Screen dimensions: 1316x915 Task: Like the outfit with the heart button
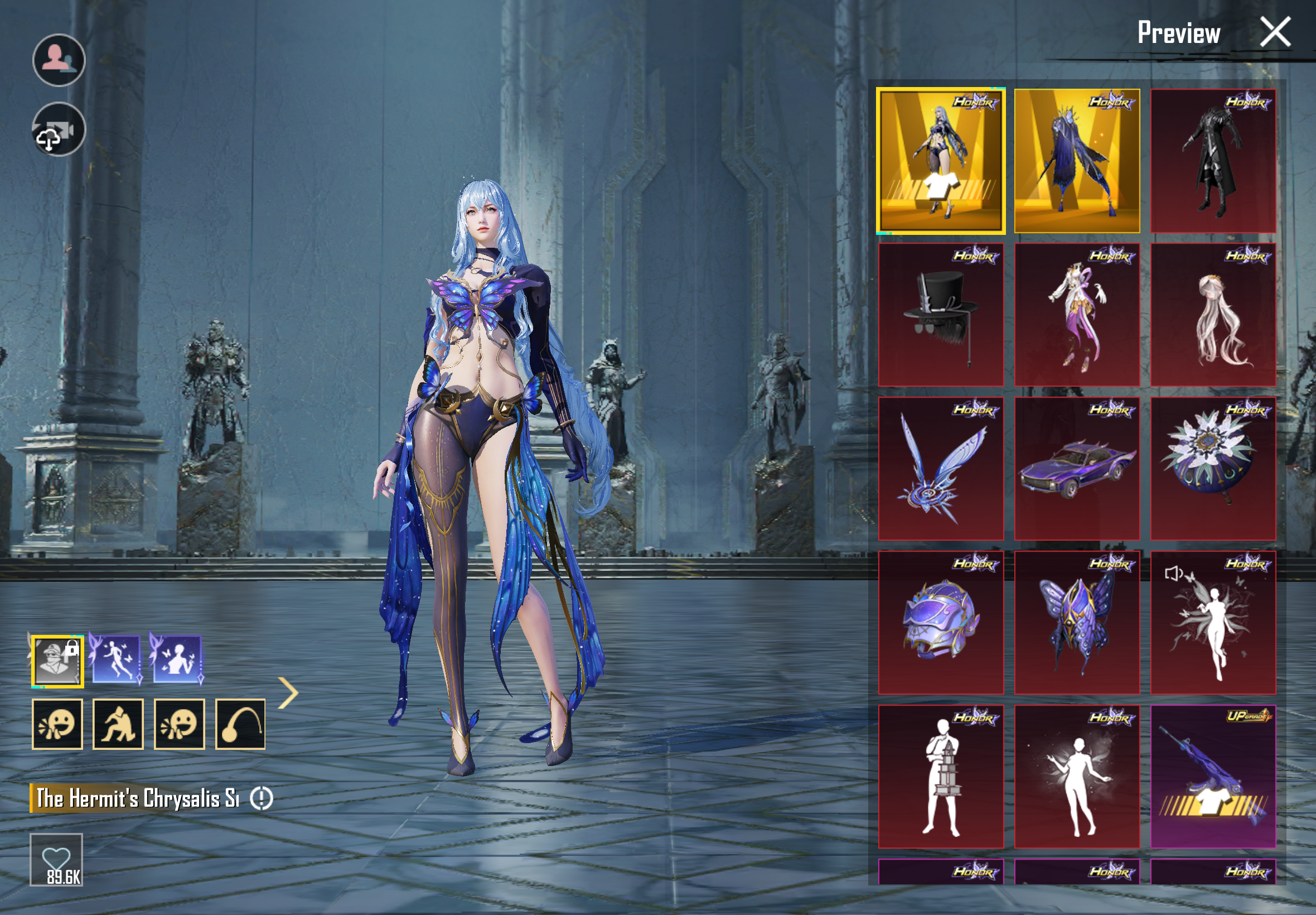tap(56, 859)
